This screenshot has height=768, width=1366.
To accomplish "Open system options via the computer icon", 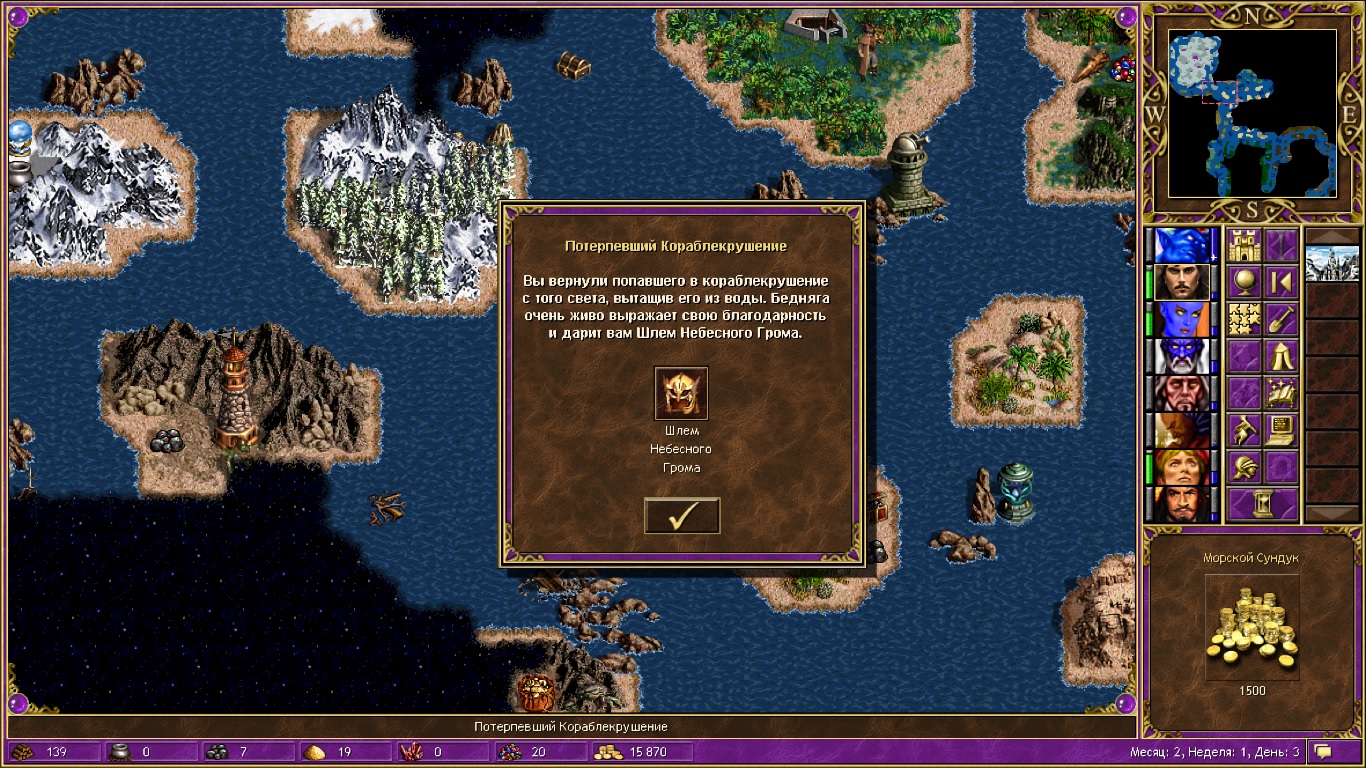I will [1281, 430].
